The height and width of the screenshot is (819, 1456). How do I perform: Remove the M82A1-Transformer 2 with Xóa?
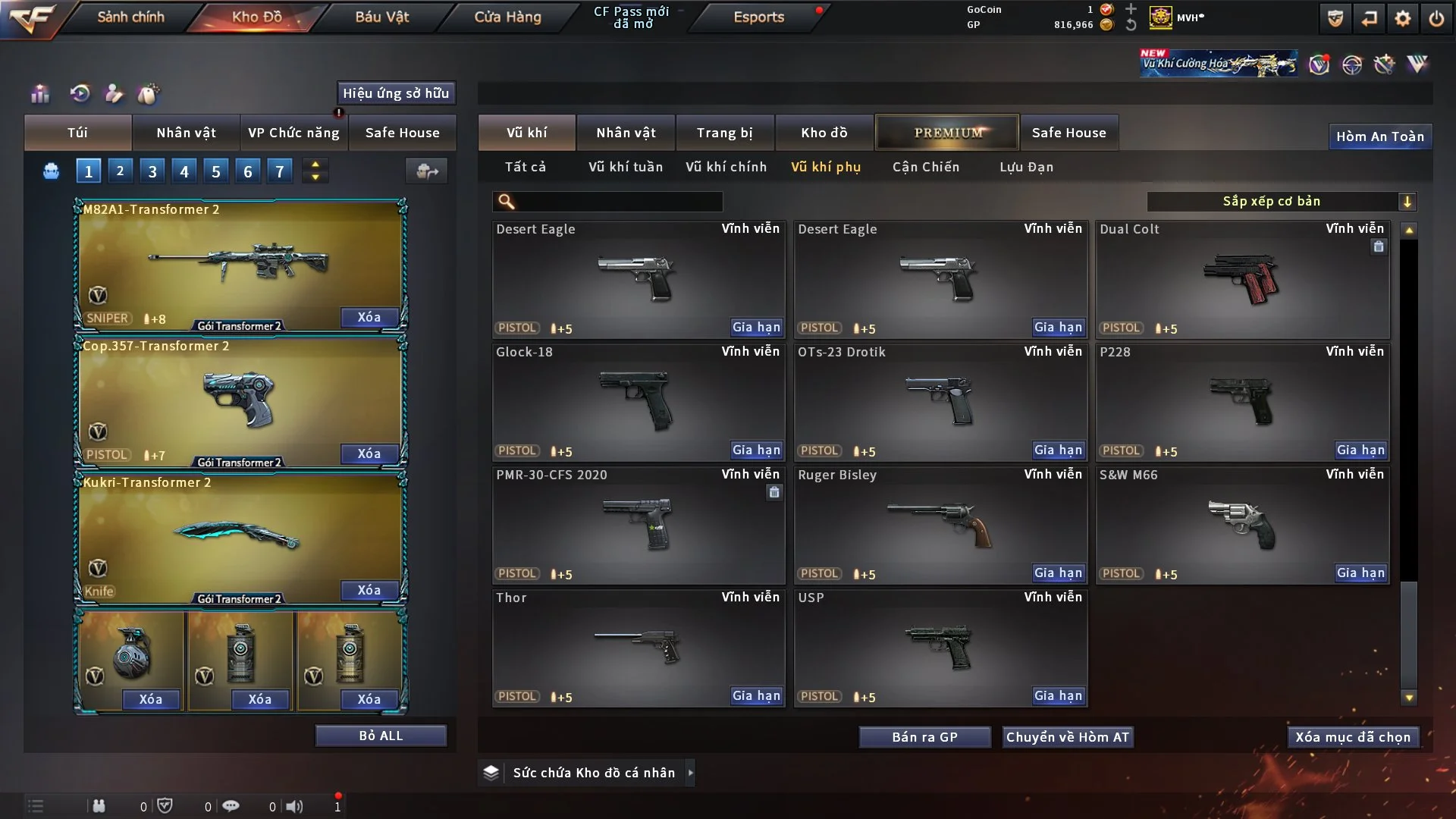pyautogui.click(x=369, y=317)
